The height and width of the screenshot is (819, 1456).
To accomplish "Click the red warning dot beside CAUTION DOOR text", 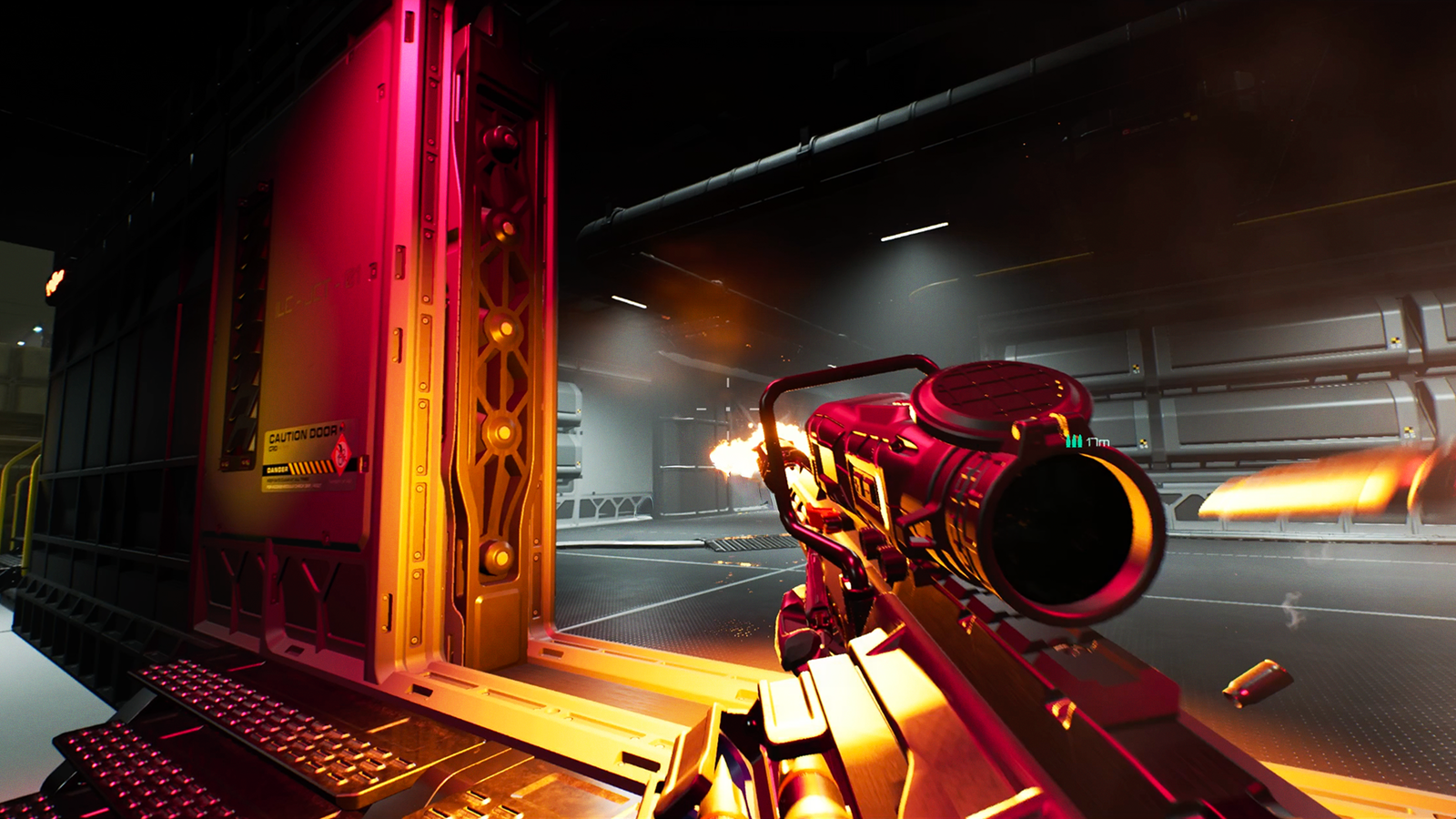I will tap(342, 427).
